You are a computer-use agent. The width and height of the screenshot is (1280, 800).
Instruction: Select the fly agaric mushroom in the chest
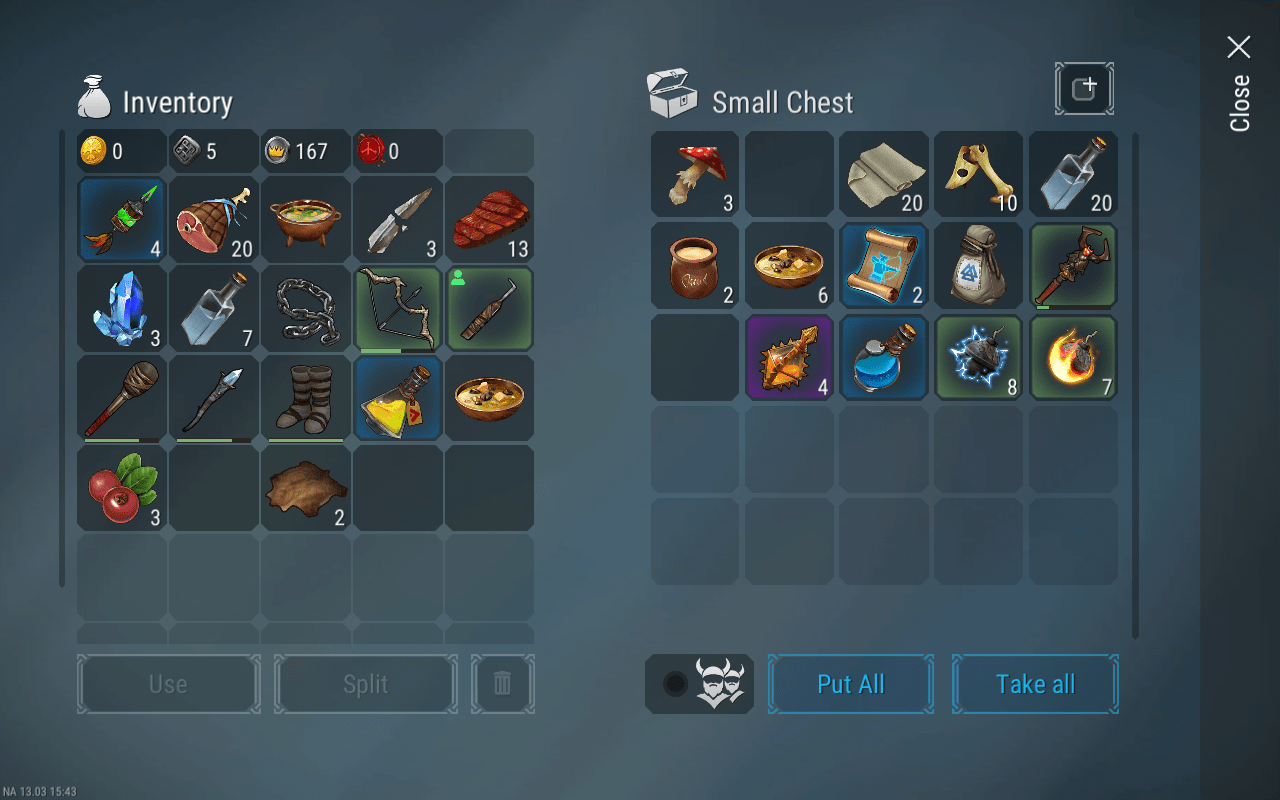click(x=694, y=173)
